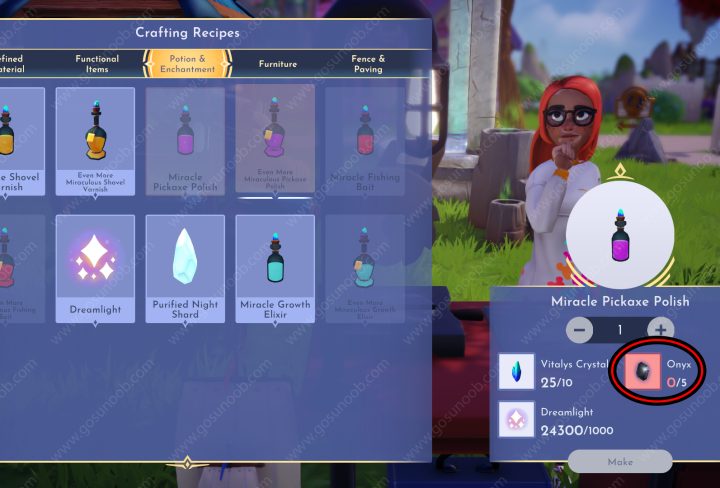Select the Even More Miraculous Growth Elixir recipe

(365, 268)
